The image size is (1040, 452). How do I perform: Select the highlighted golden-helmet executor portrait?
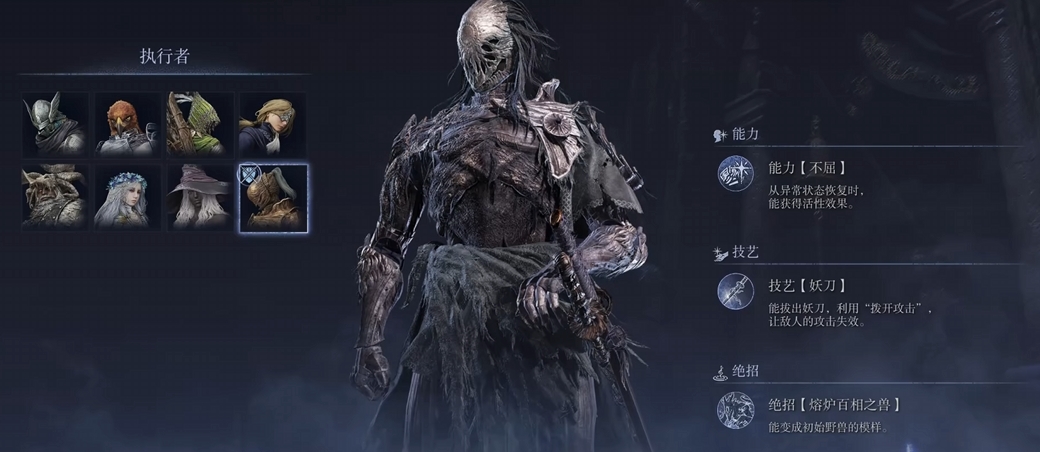click(272, 197)
